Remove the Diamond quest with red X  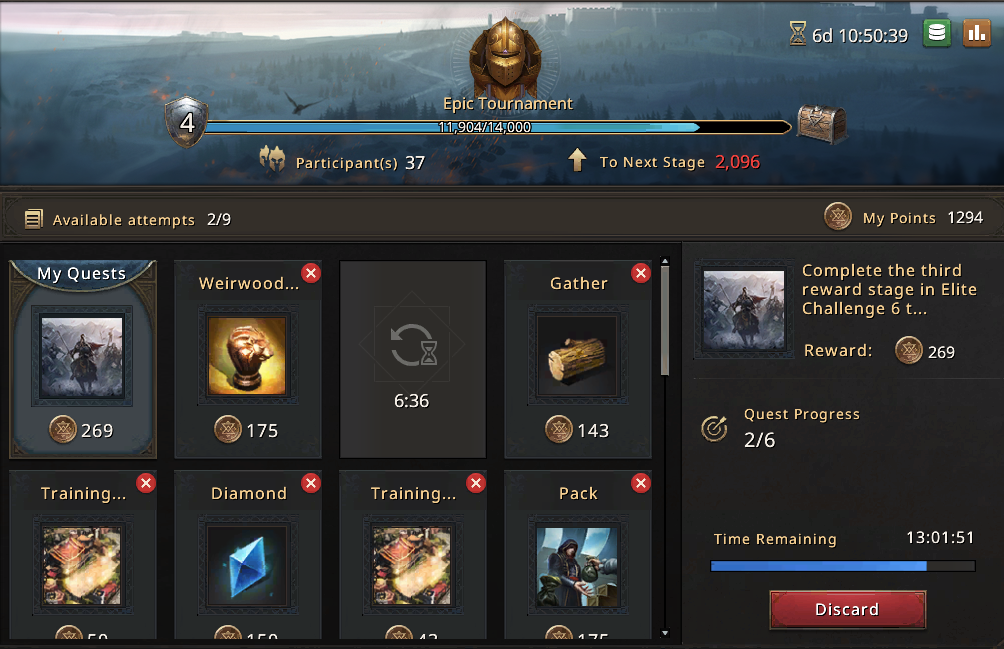[x=311, y=483]
